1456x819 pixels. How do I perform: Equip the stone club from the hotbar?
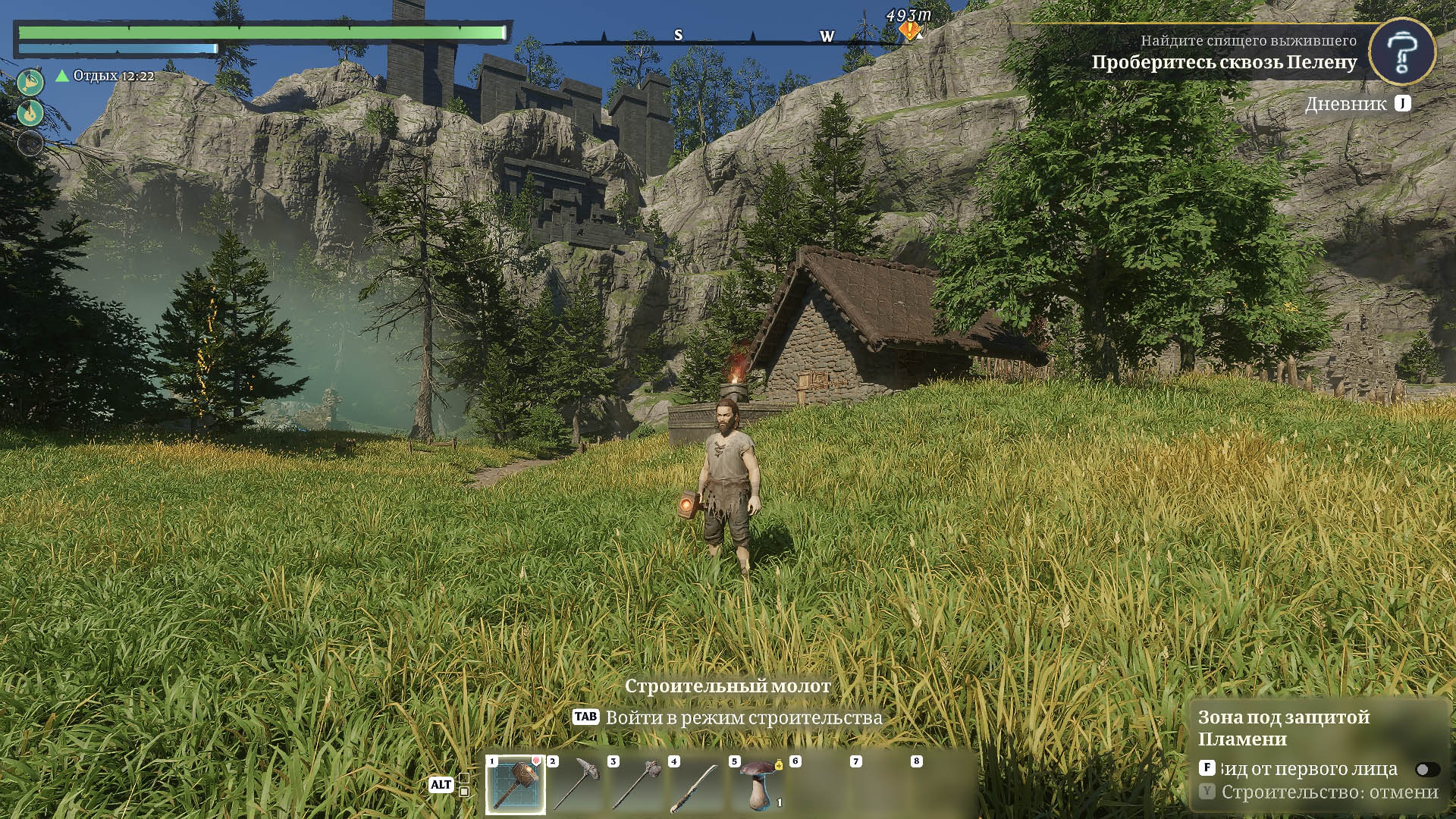point(637,785)
